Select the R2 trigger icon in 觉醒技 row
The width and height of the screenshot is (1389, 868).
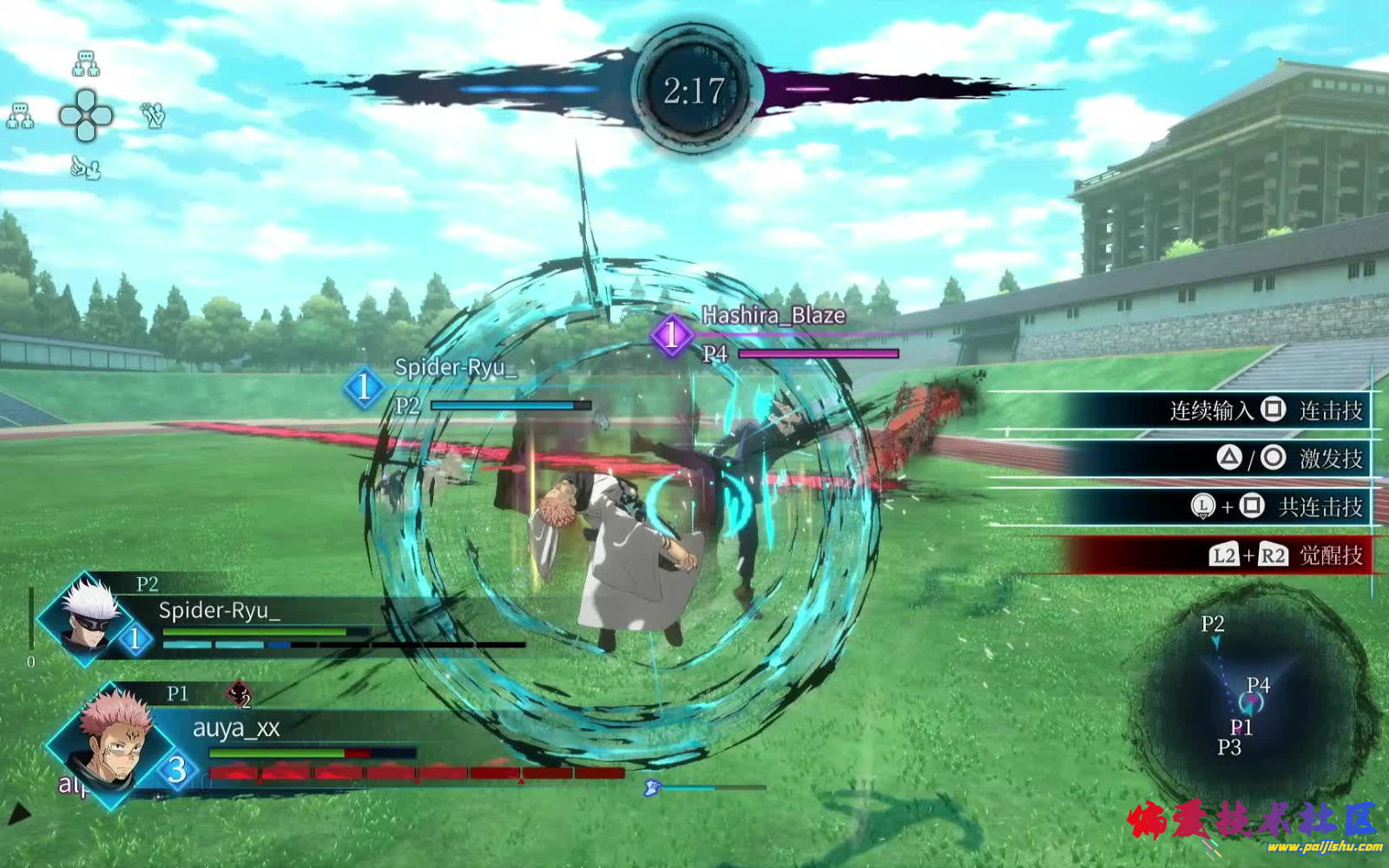tap(1274, 555)
